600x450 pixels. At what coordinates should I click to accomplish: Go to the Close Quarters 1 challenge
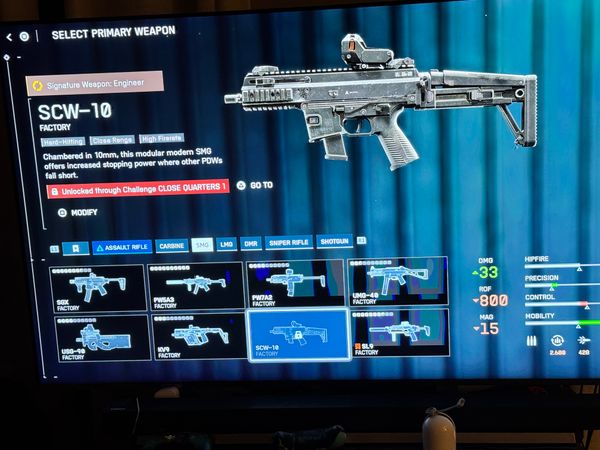click(255, 185)
